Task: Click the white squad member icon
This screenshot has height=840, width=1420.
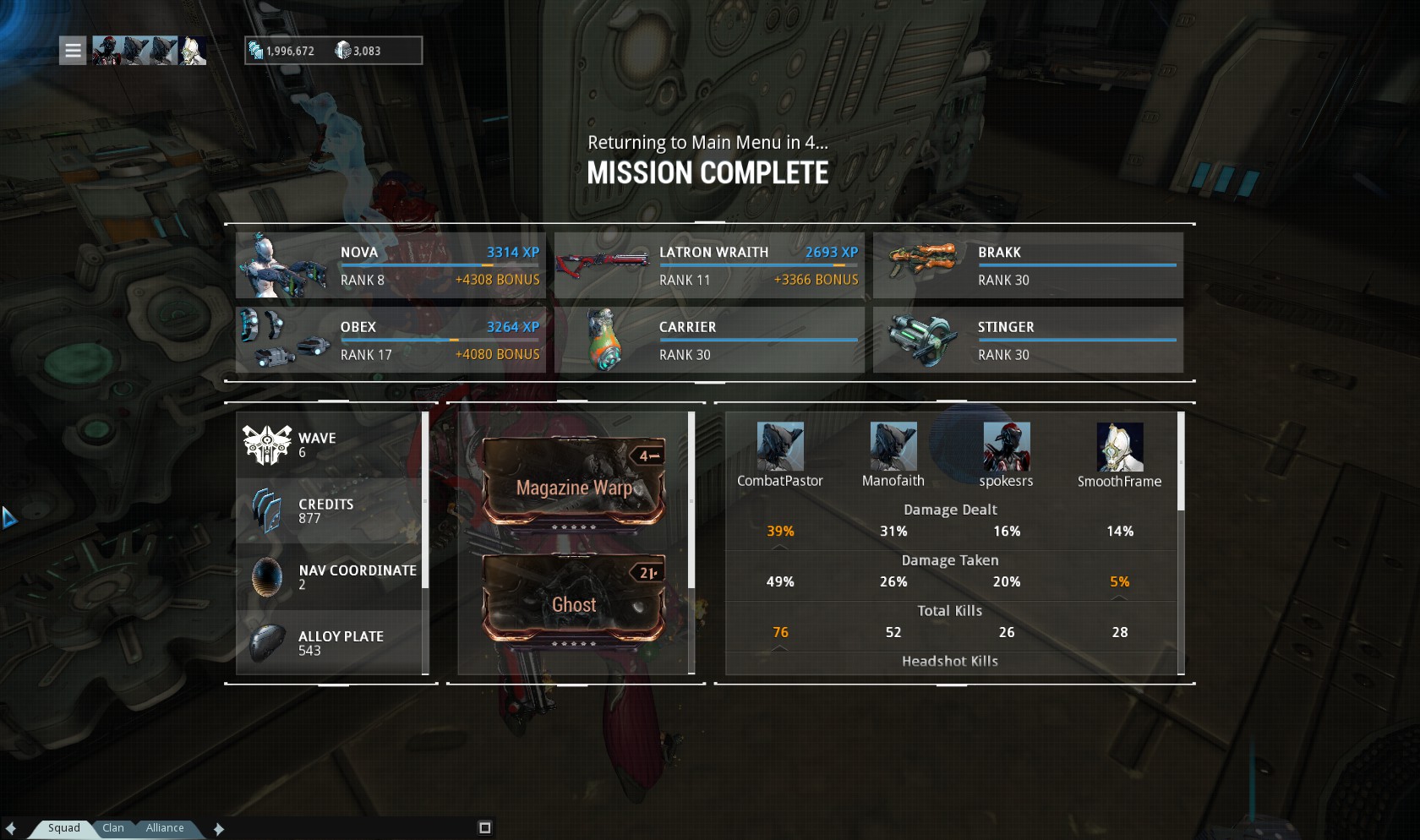Action: tap(193, 51)
